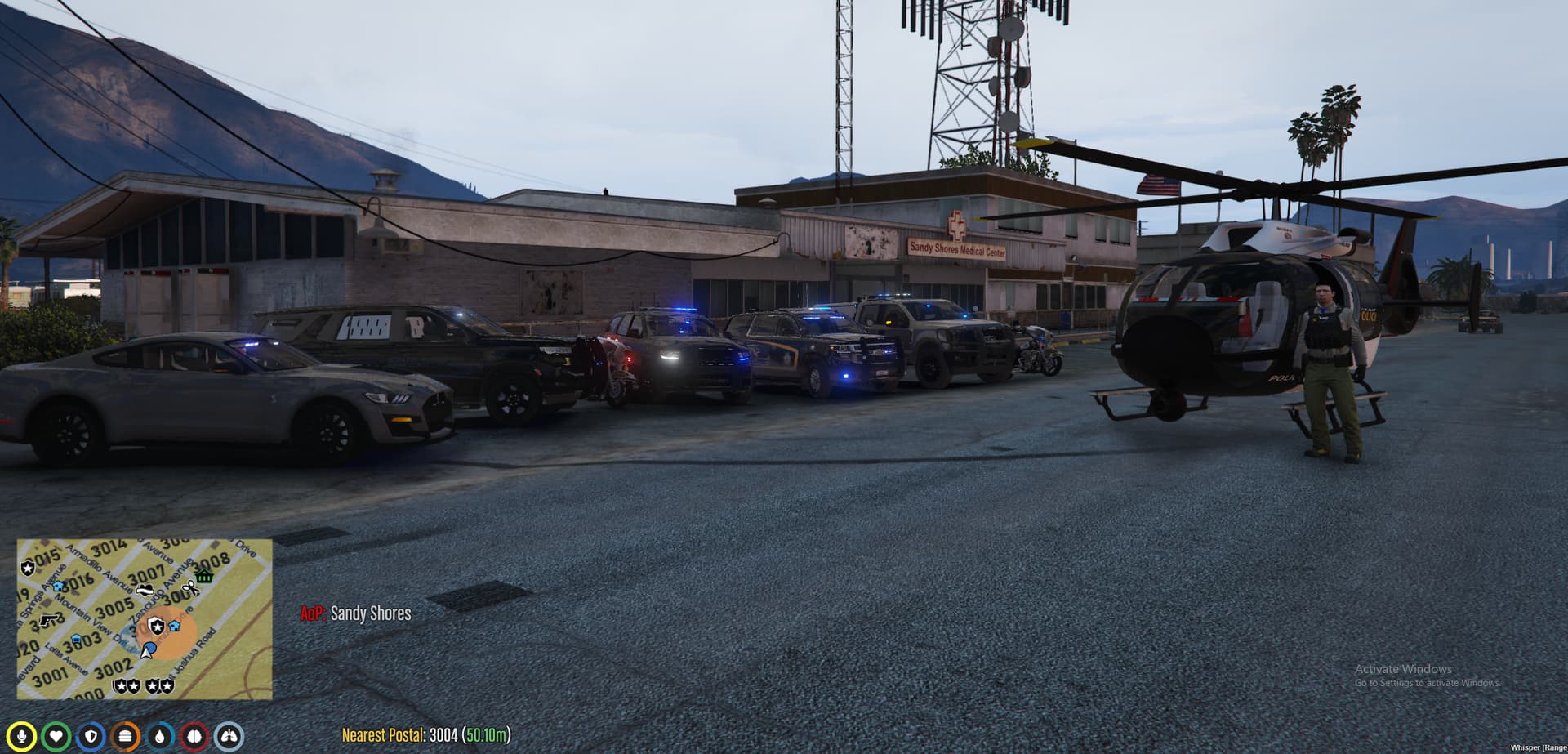Image resolution: width=1568 pixels, height=754 pixels.
Task: Select the blue house blip on the minimap
Action: point(57,586)
